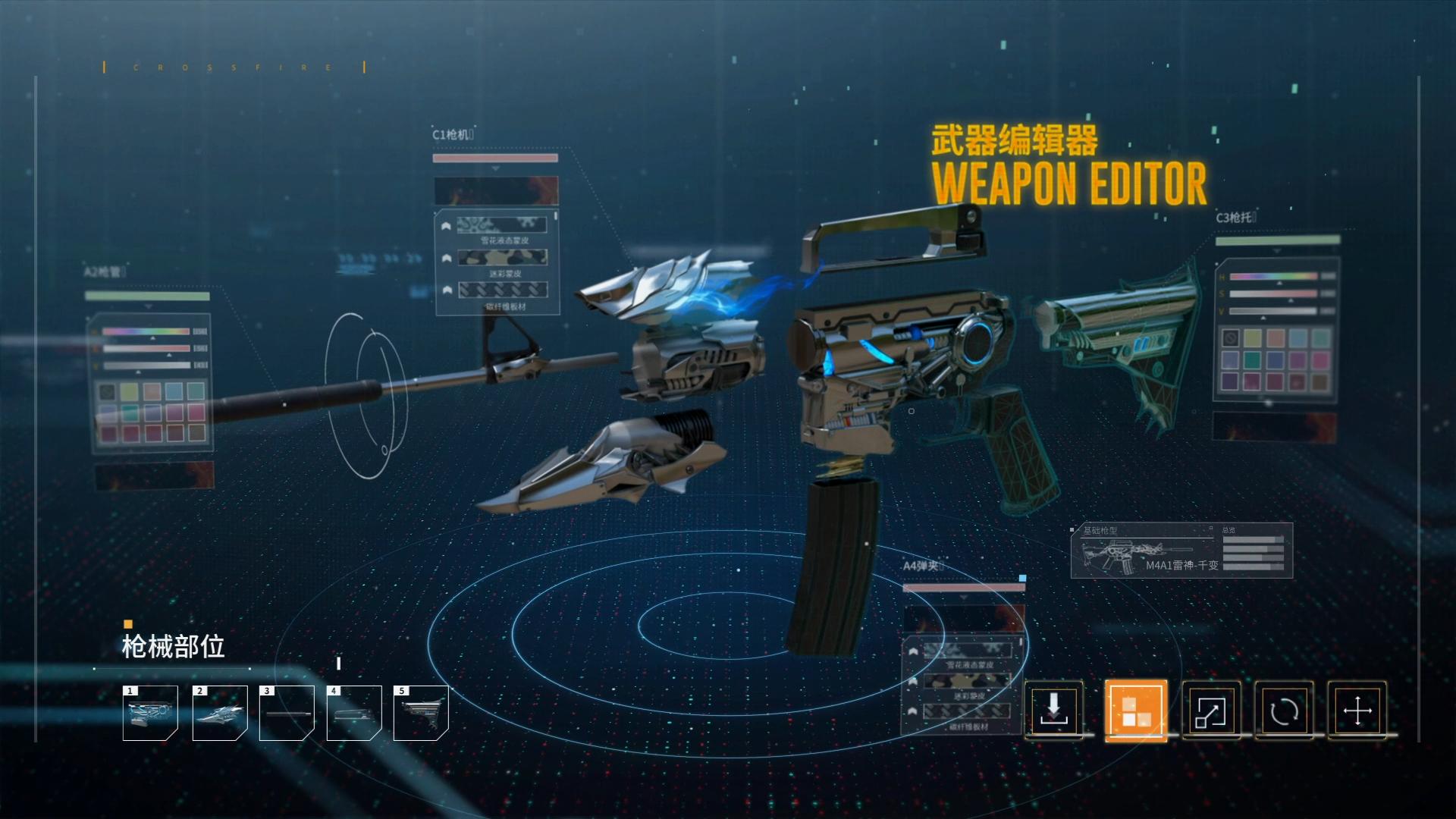Choose gun part slot 2, the spiked handguard
The height and width of the screenshot is (819, 1456).
click(x=220, y=713)
